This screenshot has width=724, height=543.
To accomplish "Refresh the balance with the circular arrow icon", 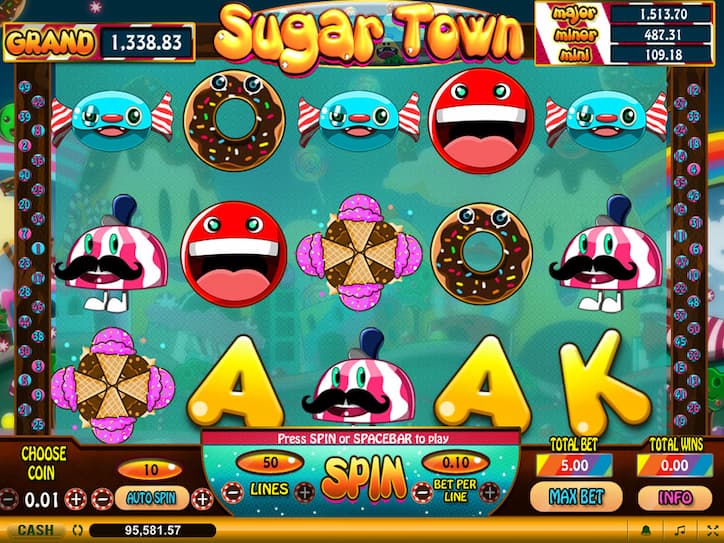I will click(78, 530).
